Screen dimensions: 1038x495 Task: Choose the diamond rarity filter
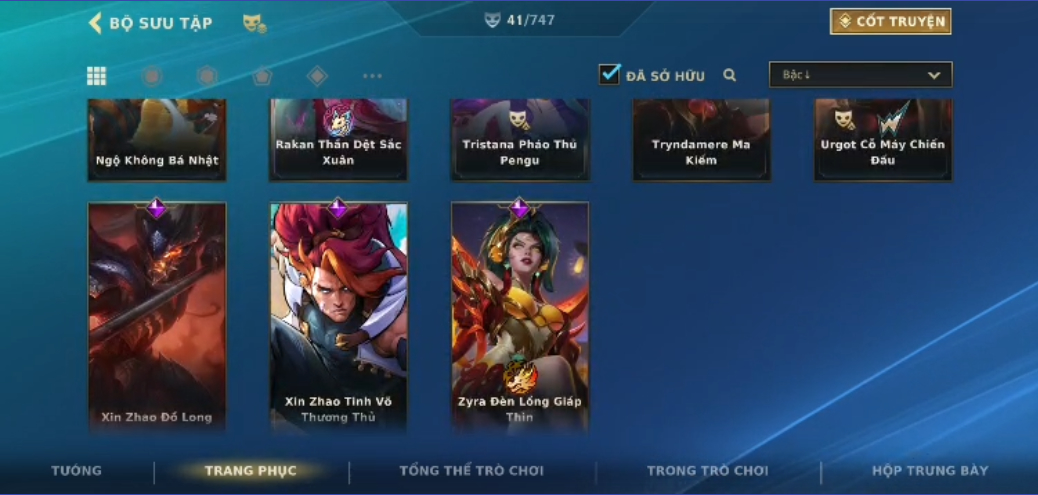[x=317, y=76]
